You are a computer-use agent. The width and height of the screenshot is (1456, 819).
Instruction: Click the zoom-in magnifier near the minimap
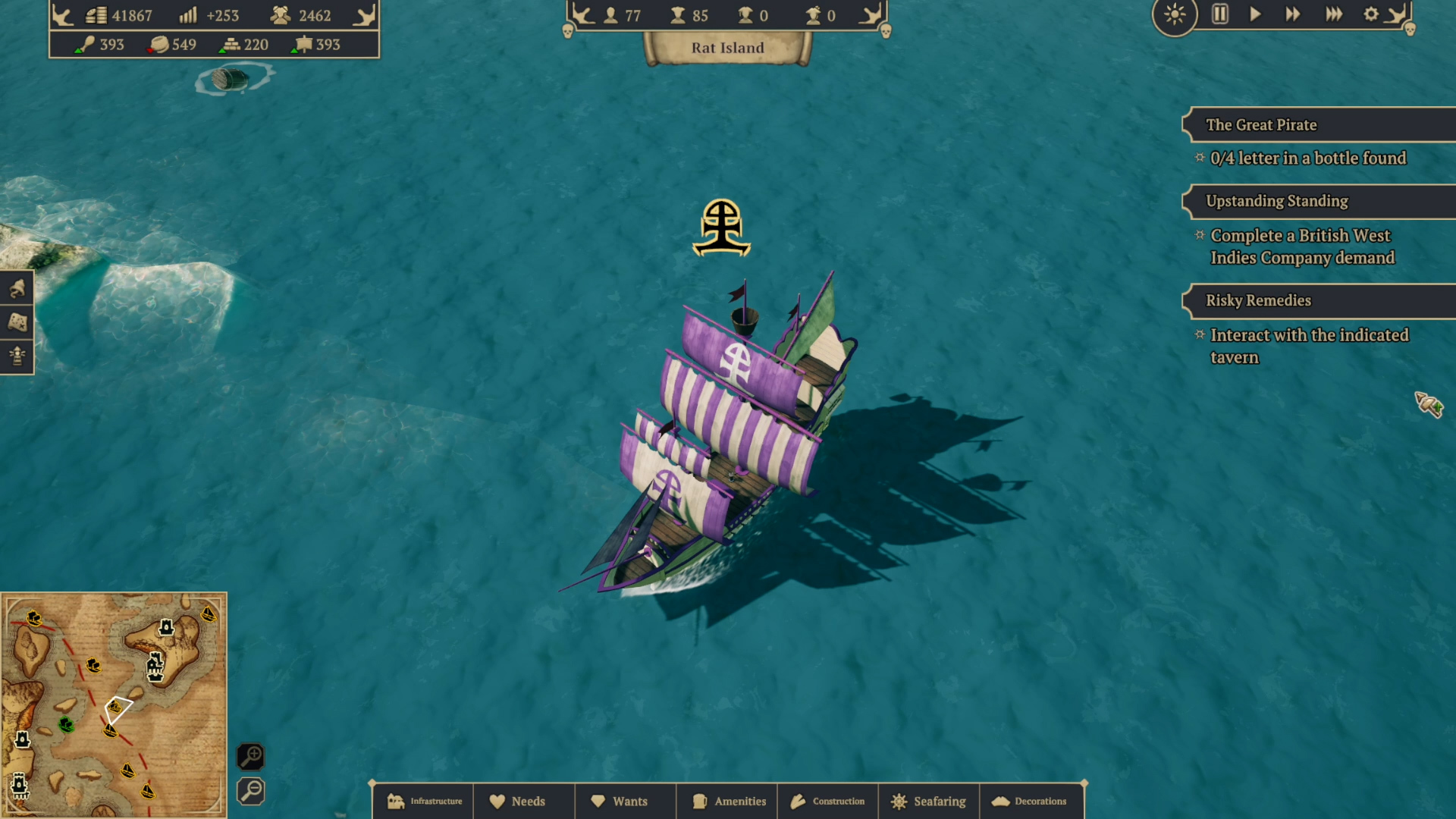coord(251,756)
